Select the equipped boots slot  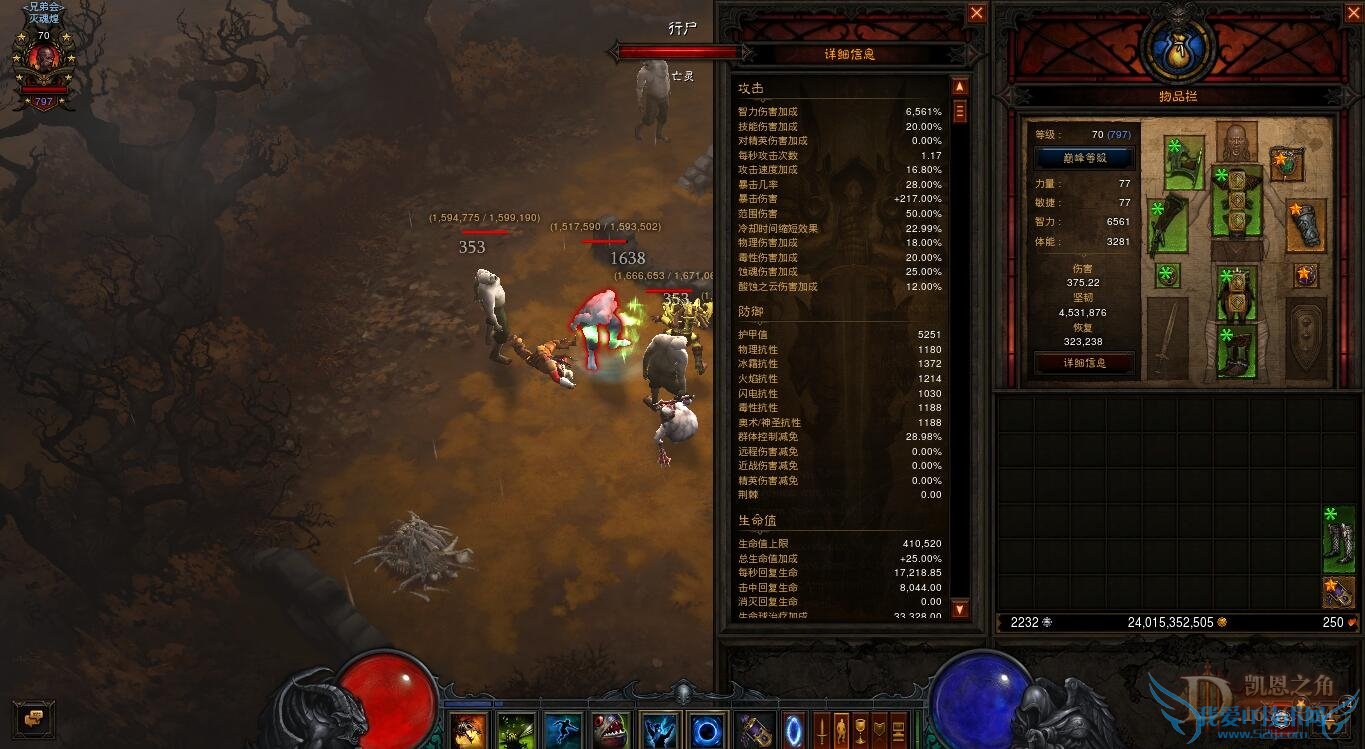(x=1237, y=352)
